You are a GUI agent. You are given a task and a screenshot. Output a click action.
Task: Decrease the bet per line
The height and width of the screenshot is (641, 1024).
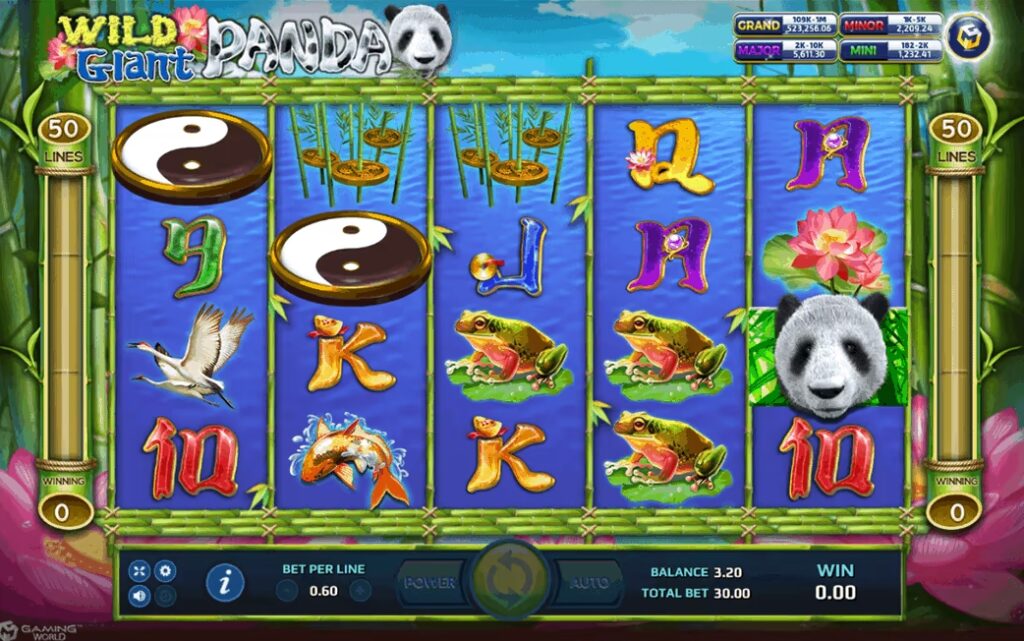pyautogui.click(x=287, y=590)
